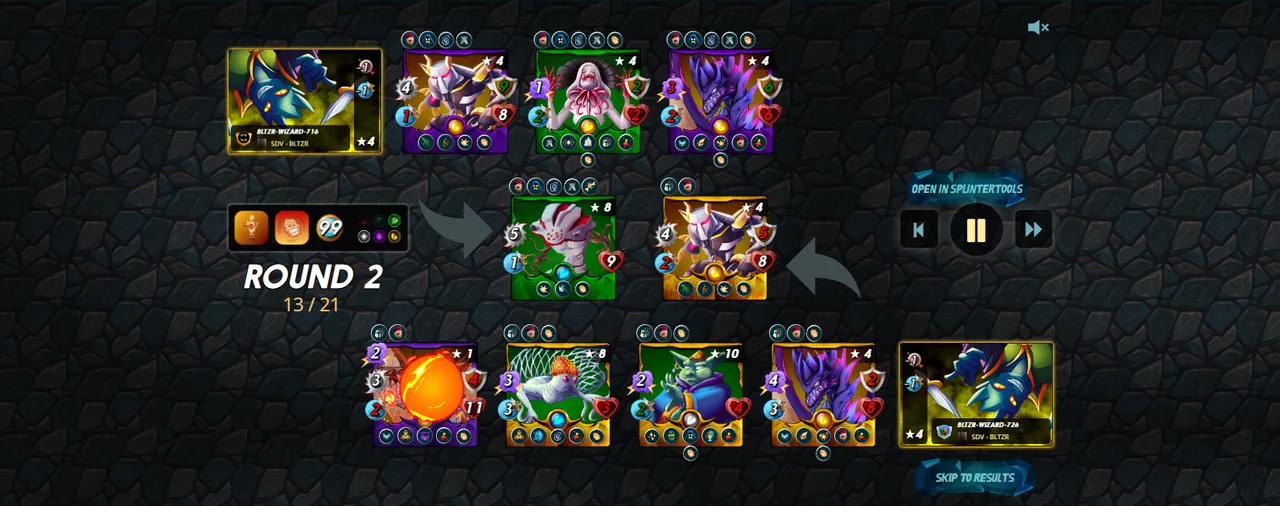Screen dimensions: 1280x506
Task: Select the white creature with net card
Action: [x=558, y=394]
